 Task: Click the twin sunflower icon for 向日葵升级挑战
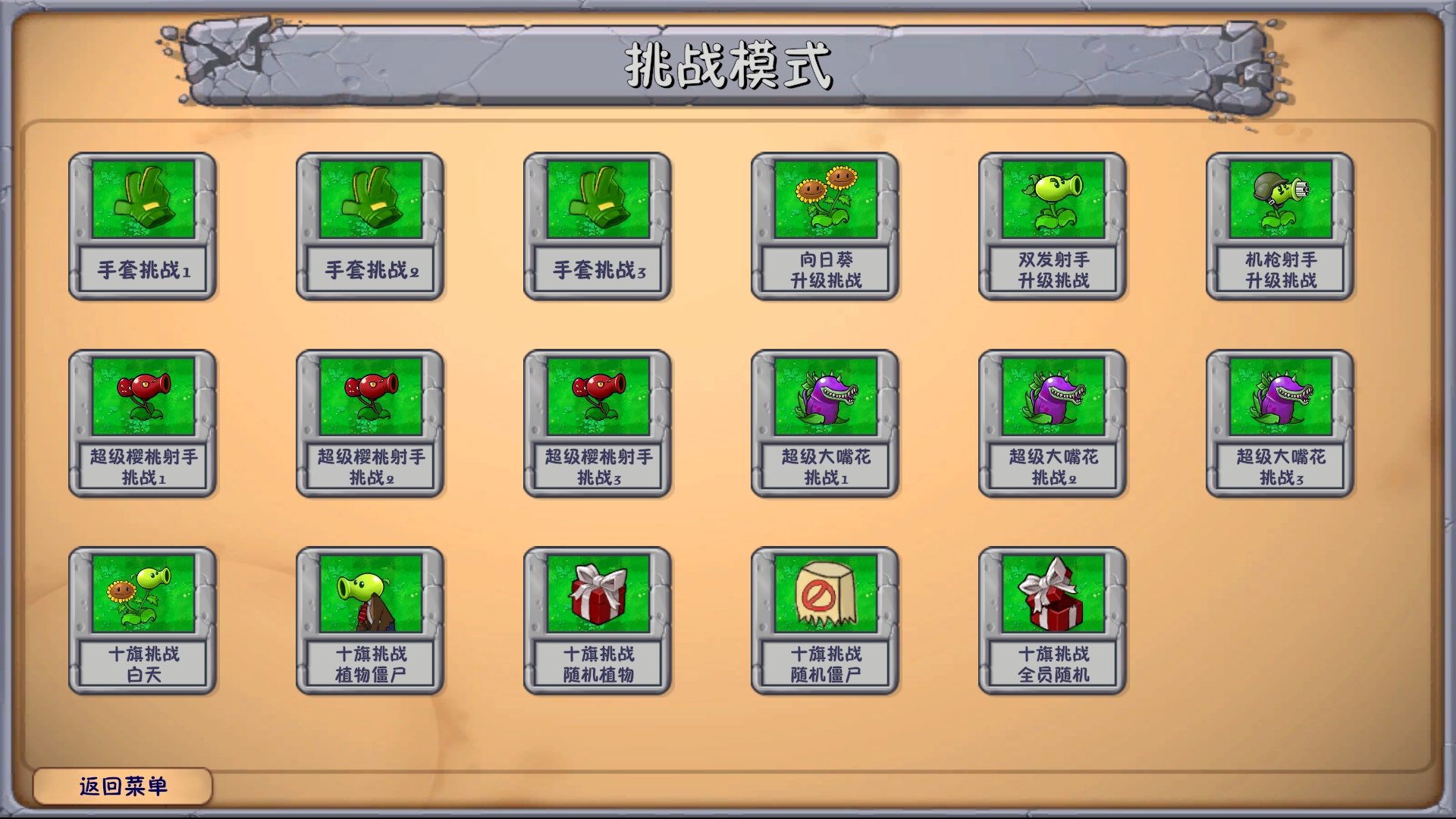(x=824, y=199)
